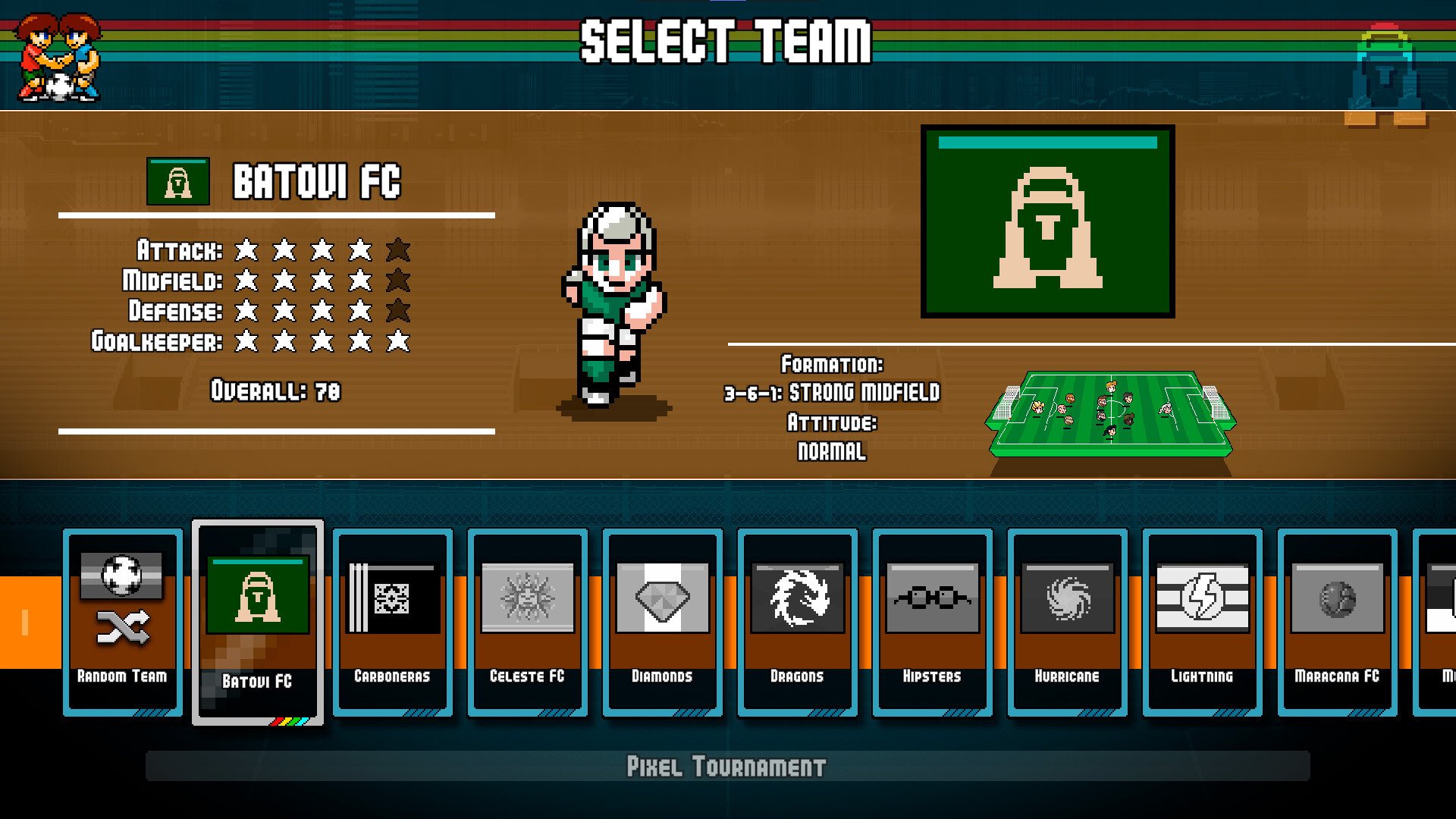Select the Celeste FC card
This screenshot has width=1456, height=819.
click(528, 622)
